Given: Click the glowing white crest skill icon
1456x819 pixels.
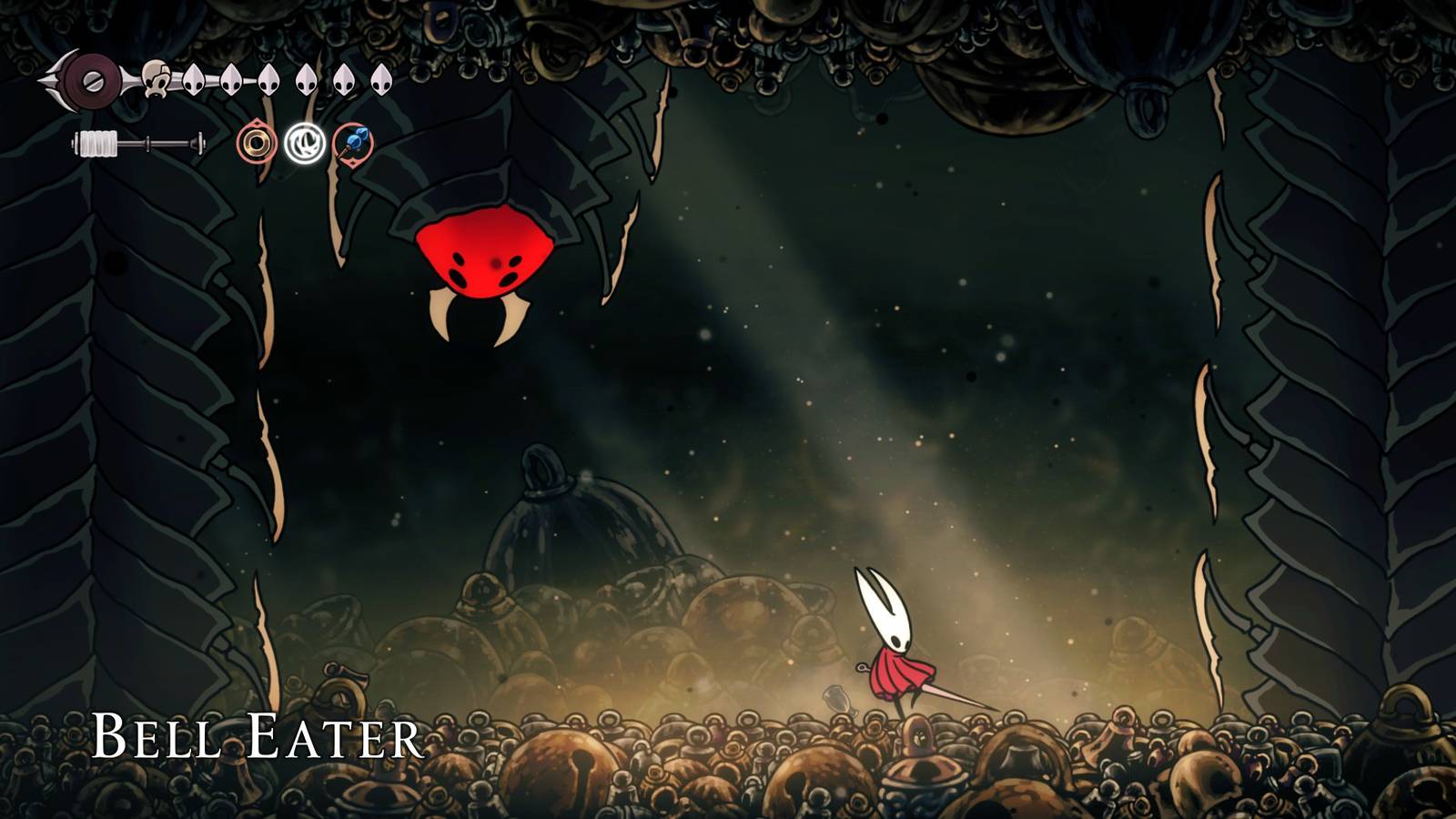Looking at the screenshot, I should (306, 141).
